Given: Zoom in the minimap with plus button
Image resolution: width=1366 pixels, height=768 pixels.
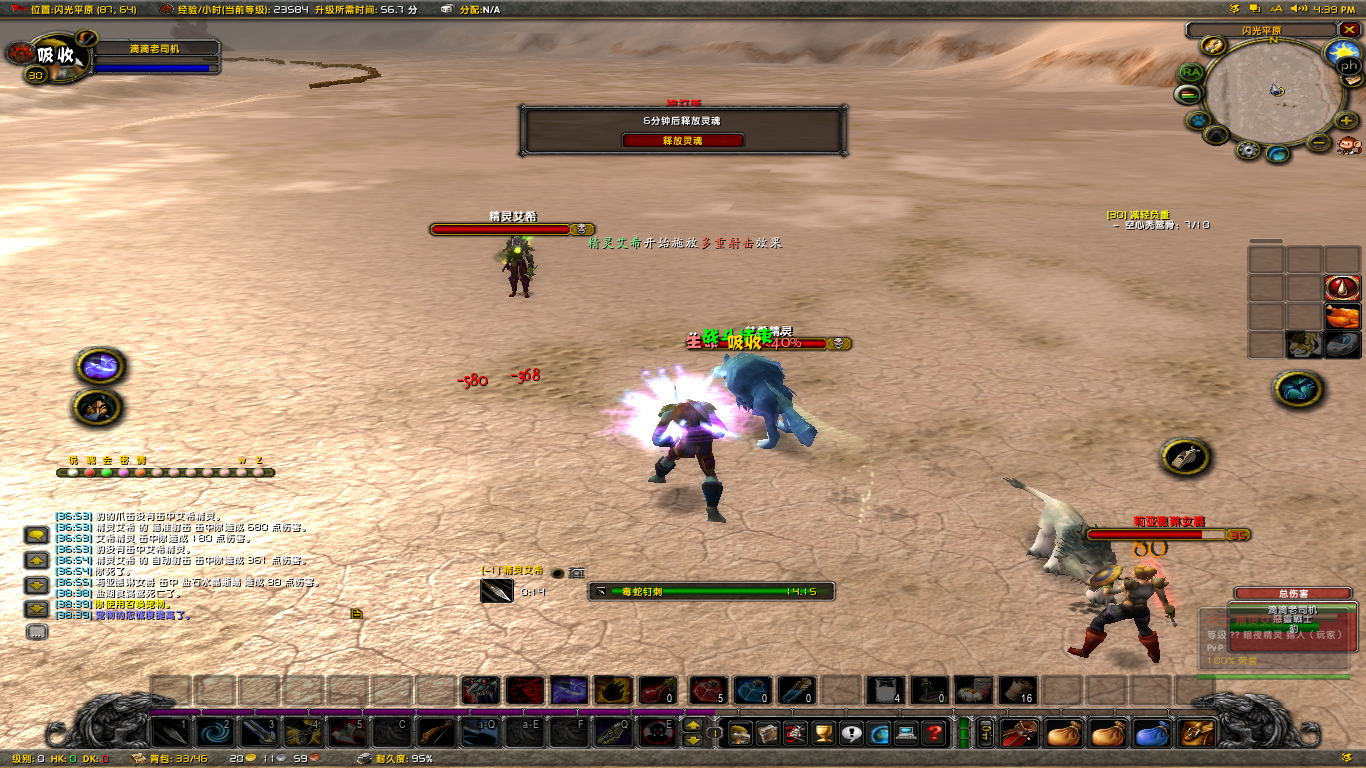Looking at the screenshot, I should [1346, 121].
